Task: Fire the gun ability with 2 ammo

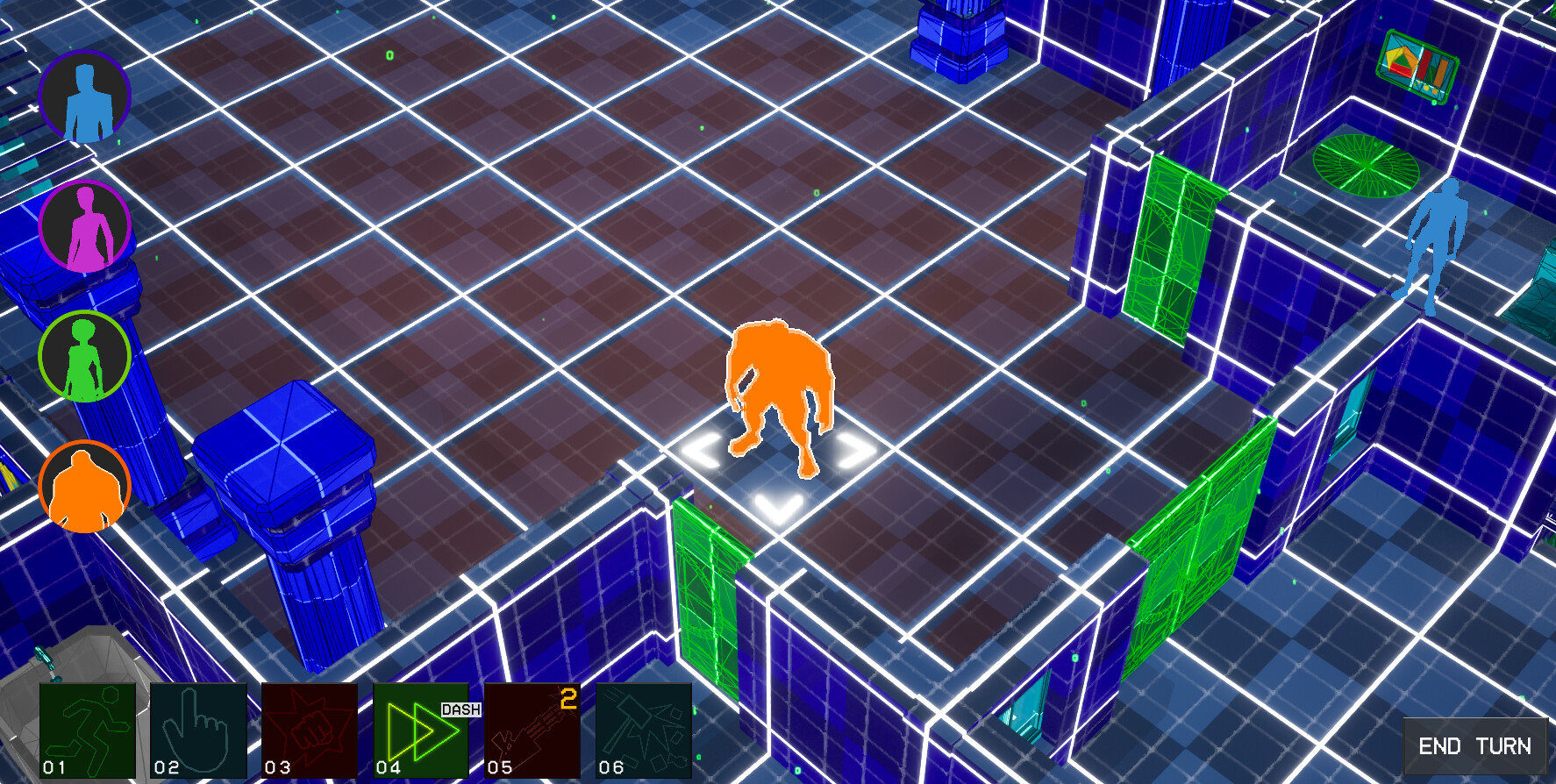Action: click(x=532, y=735)
